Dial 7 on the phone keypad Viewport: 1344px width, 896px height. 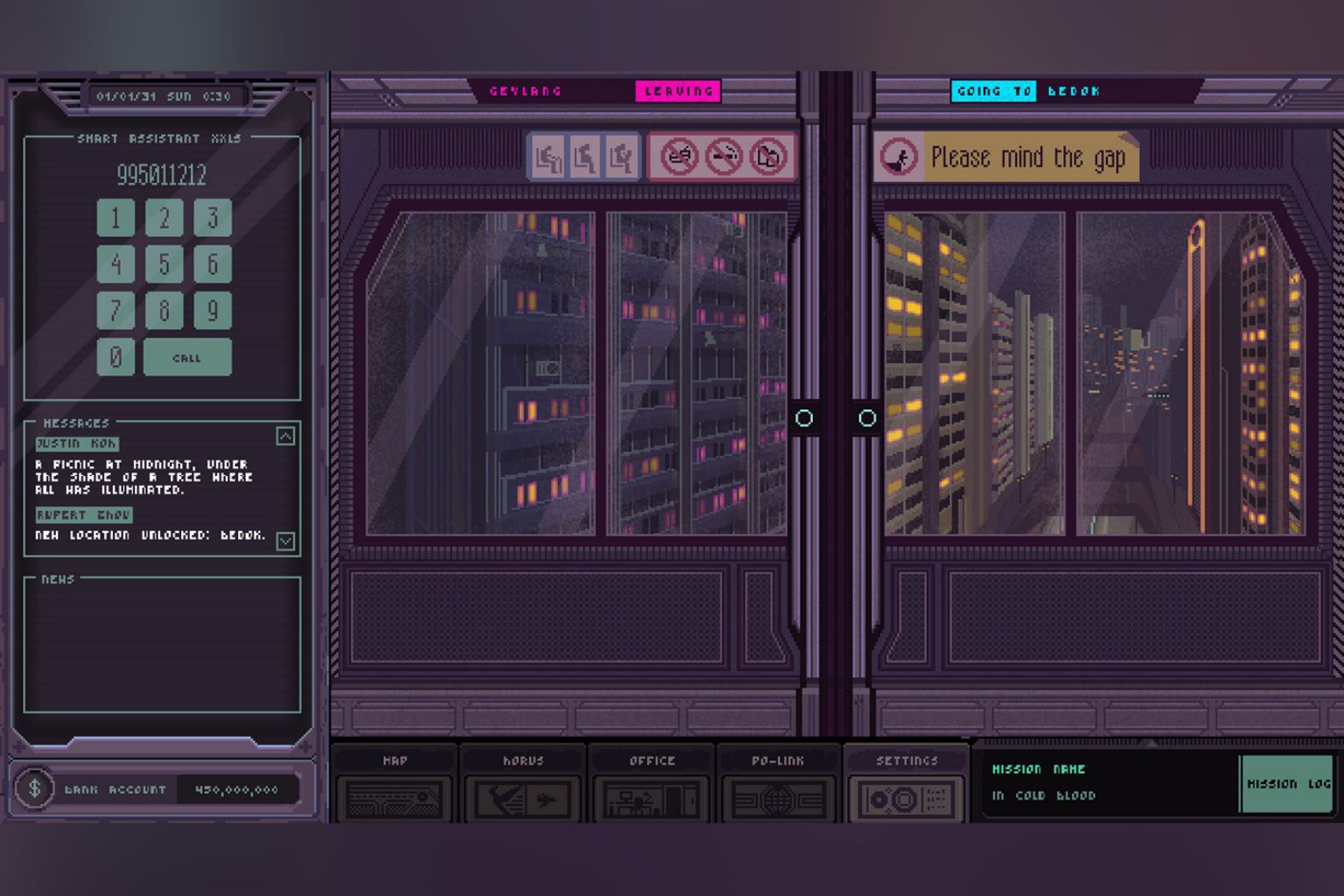tap(115, 311)
